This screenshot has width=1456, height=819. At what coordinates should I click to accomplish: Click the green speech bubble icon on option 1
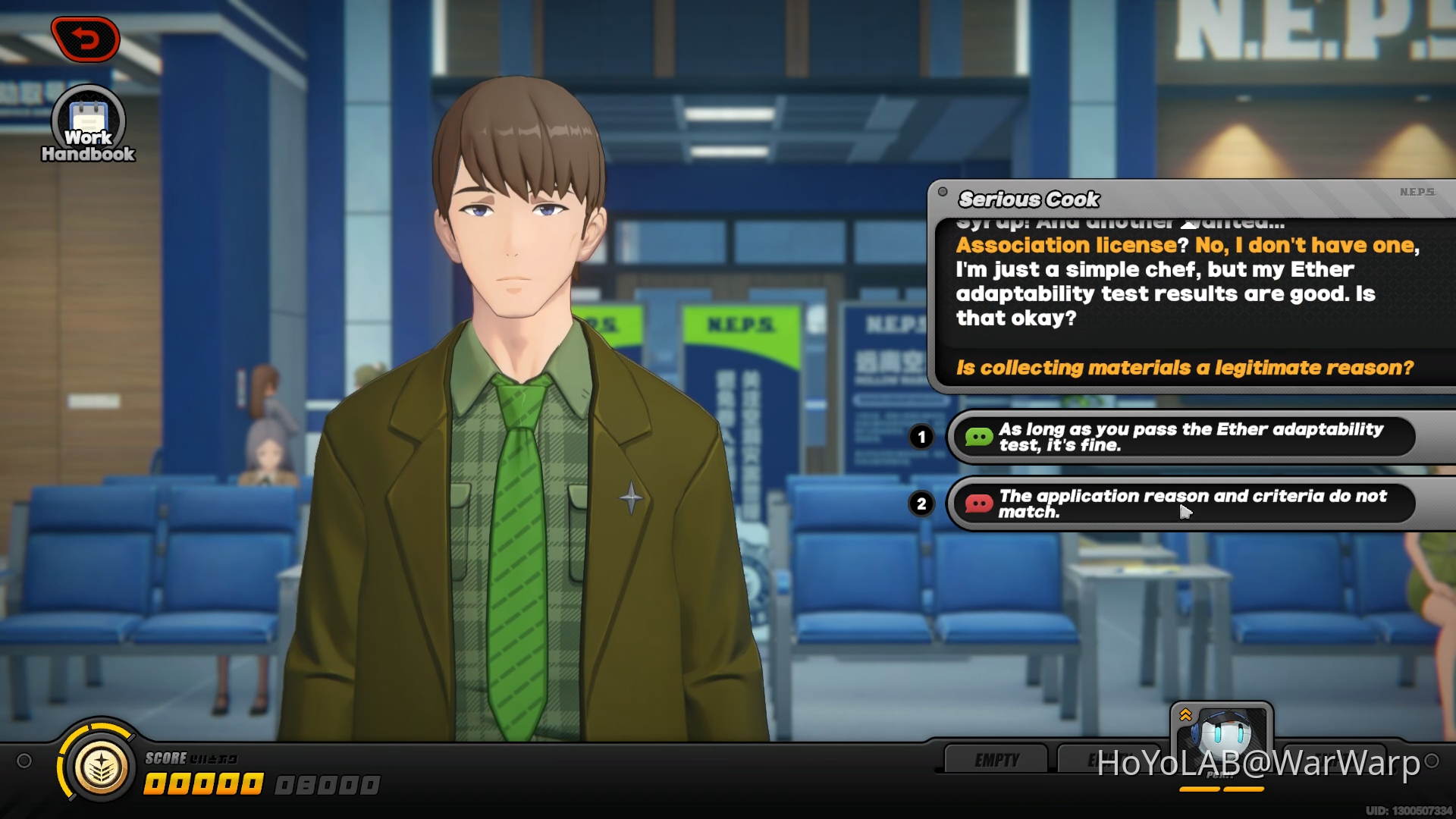(981, 437)
